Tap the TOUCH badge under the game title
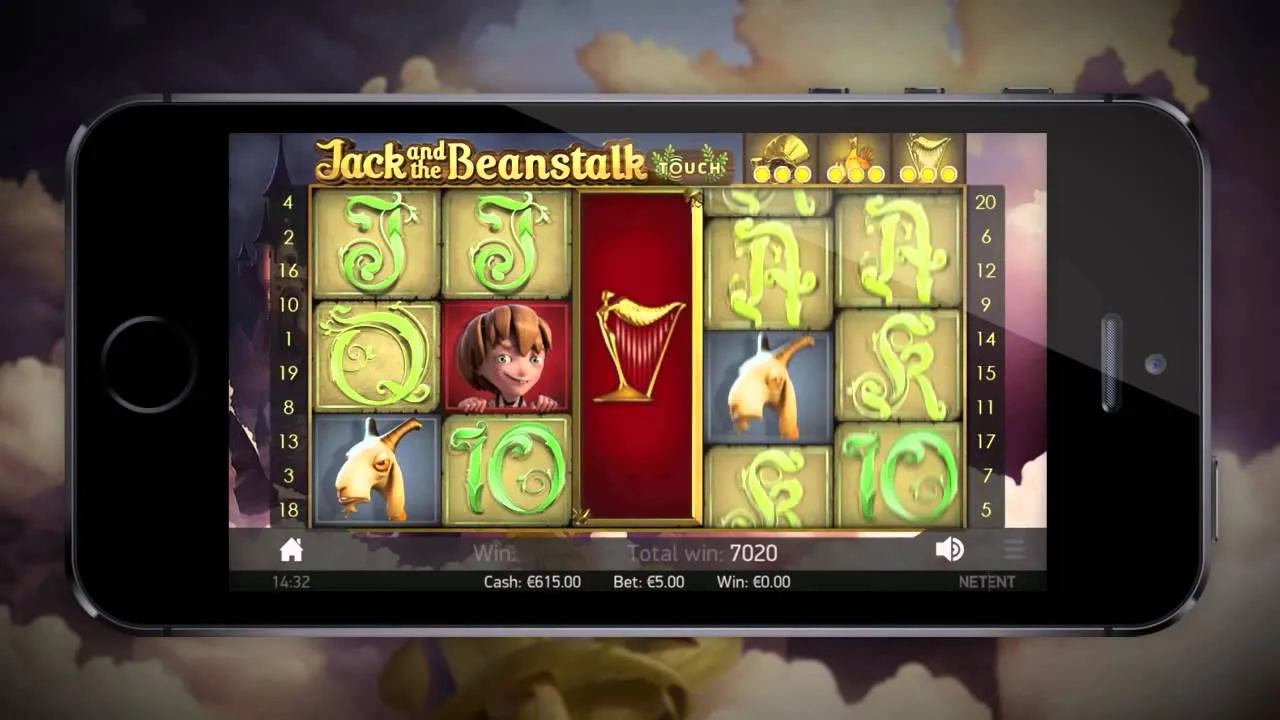This screenshot has height=720, width=1280. (688, 169)
